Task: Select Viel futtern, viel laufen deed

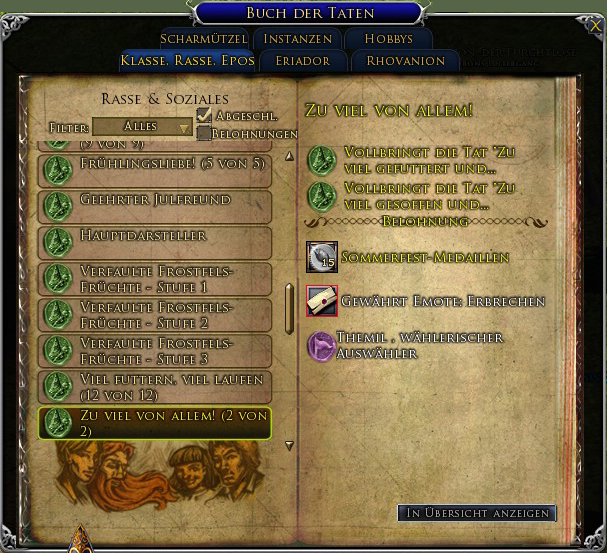Action: point(155,387)
